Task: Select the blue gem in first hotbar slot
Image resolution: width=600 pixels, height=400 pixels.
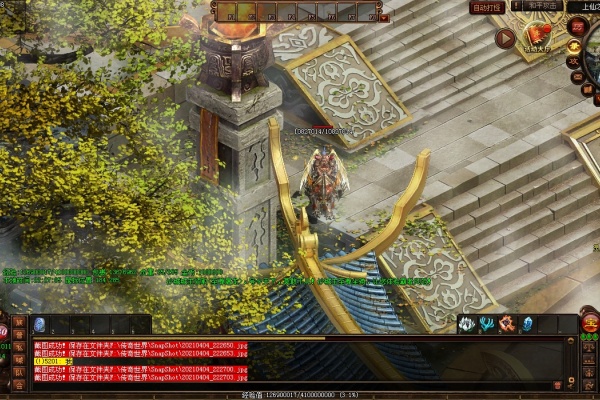Action: tap(40, 324)
